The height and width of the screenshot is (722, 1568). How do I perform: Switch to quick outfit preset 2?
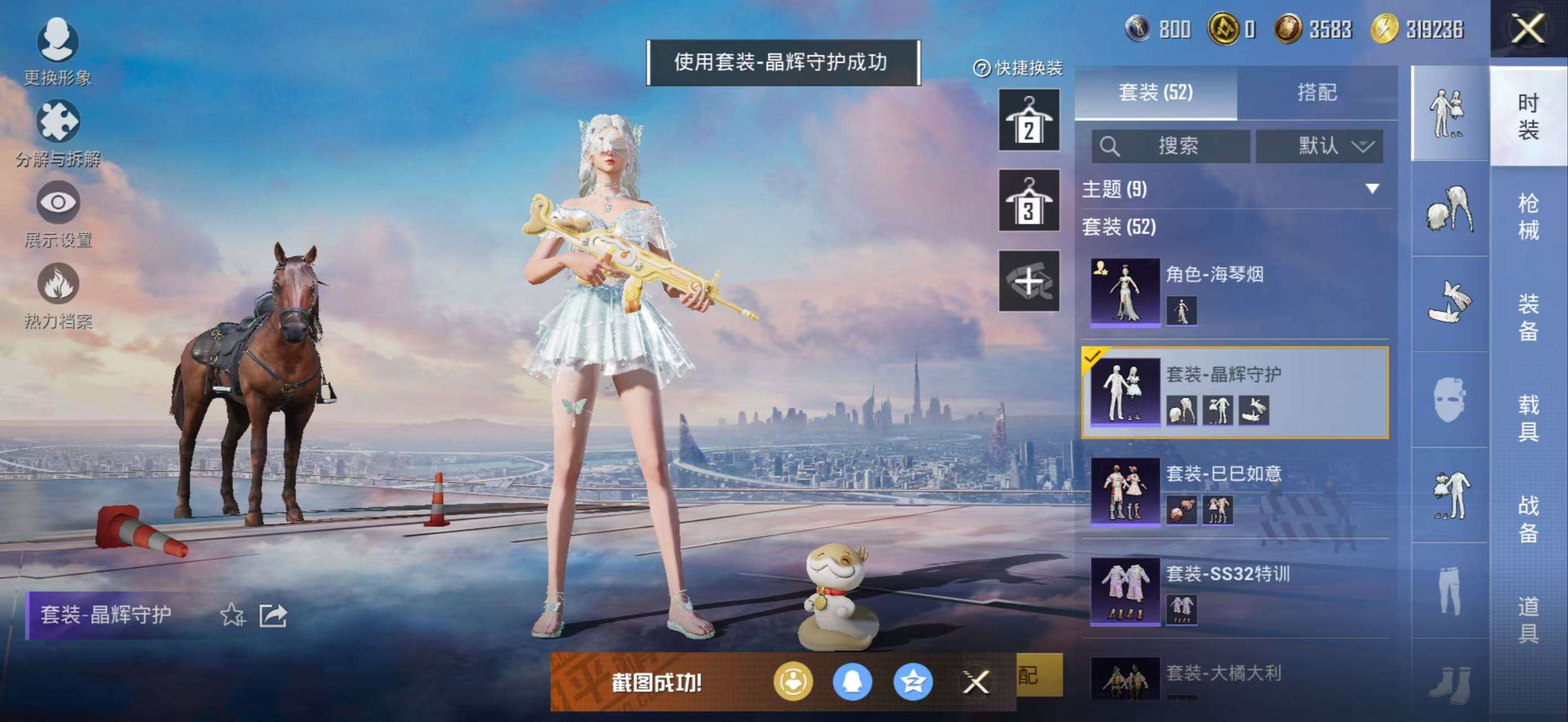tap(1028, 121)
